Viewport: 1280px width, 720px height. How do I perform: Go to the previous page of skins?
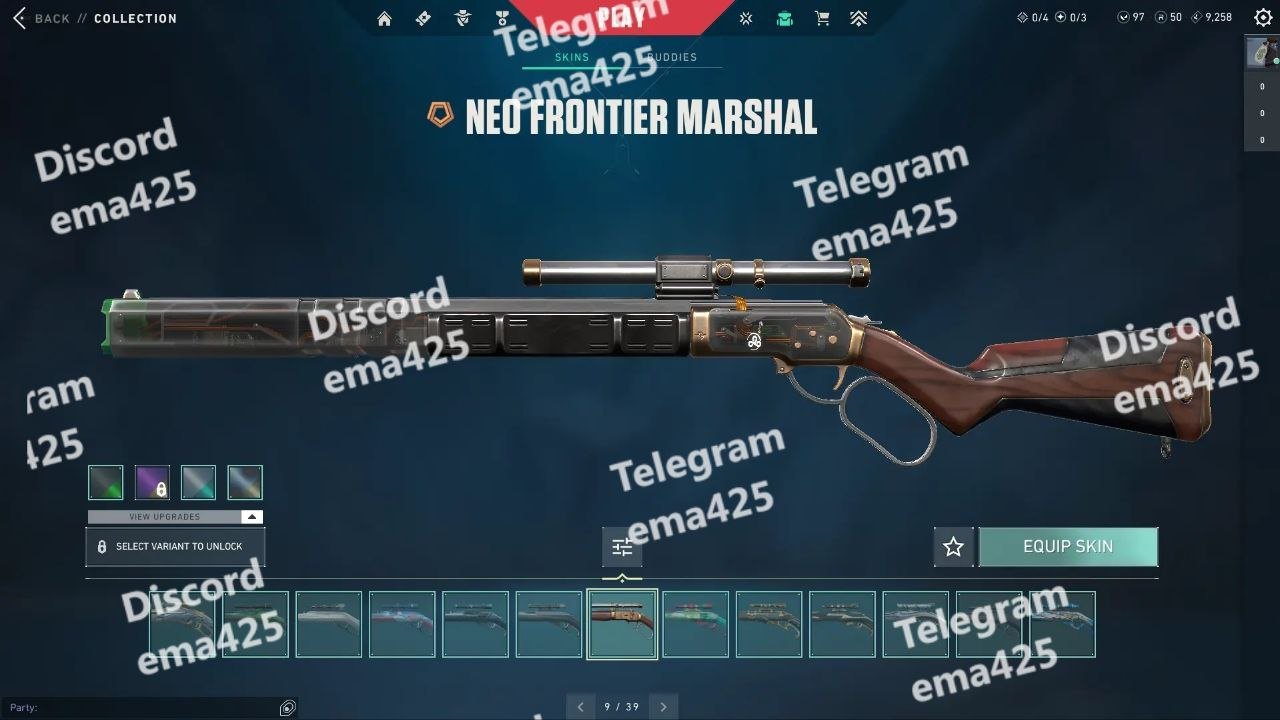(580, 707)
